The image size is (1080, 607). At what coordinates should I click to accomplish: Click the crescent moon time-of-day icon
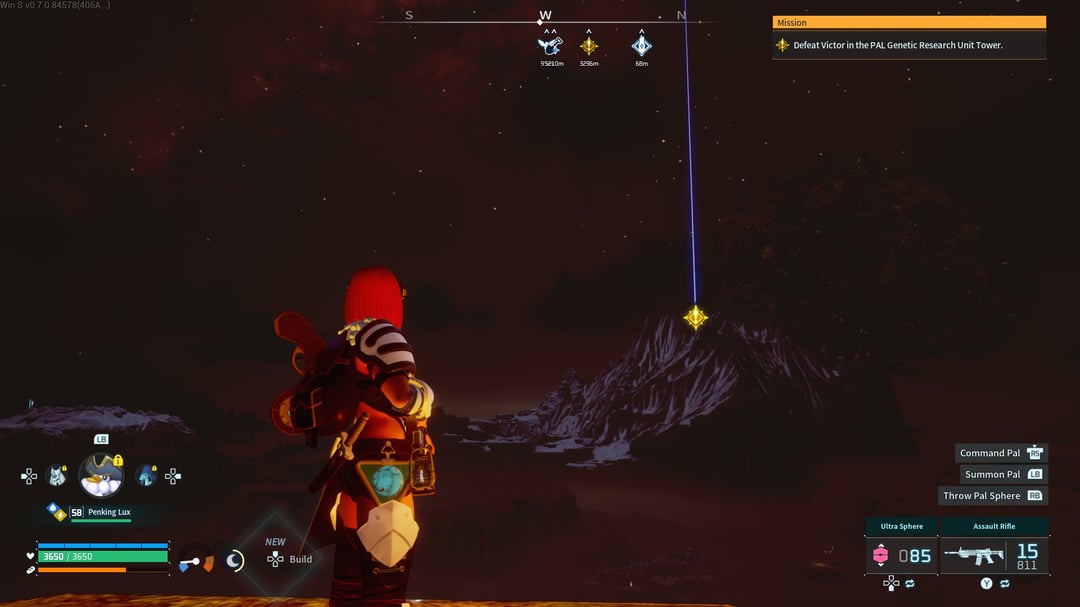click(x=235, y=561)
